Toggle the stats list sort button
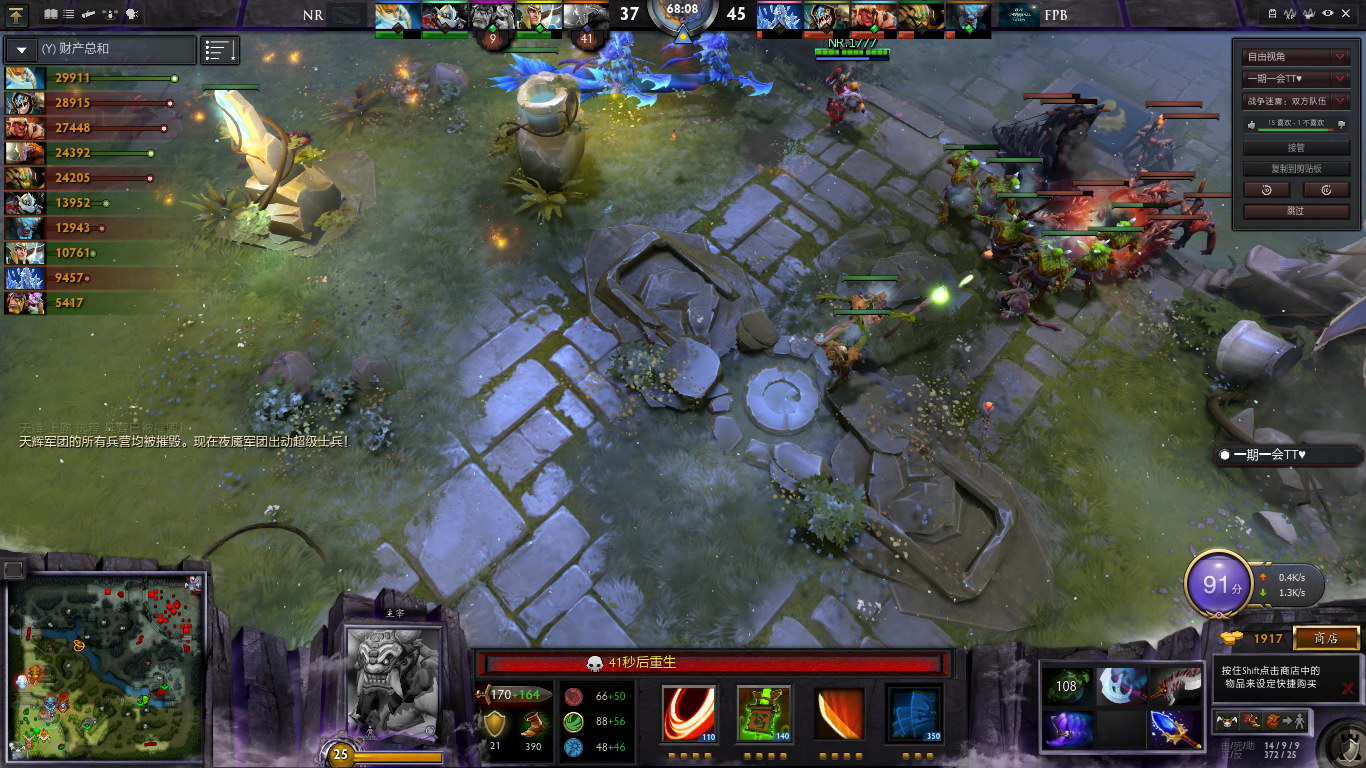The image size is (1366, 768). coord(220,50)
